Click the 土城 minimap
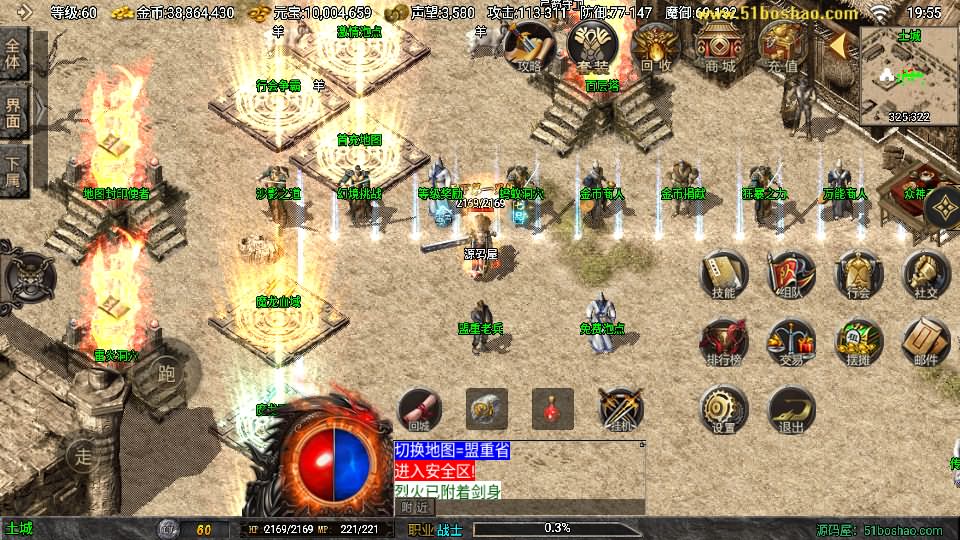This screenshot has width=960, height=540. 908,74
